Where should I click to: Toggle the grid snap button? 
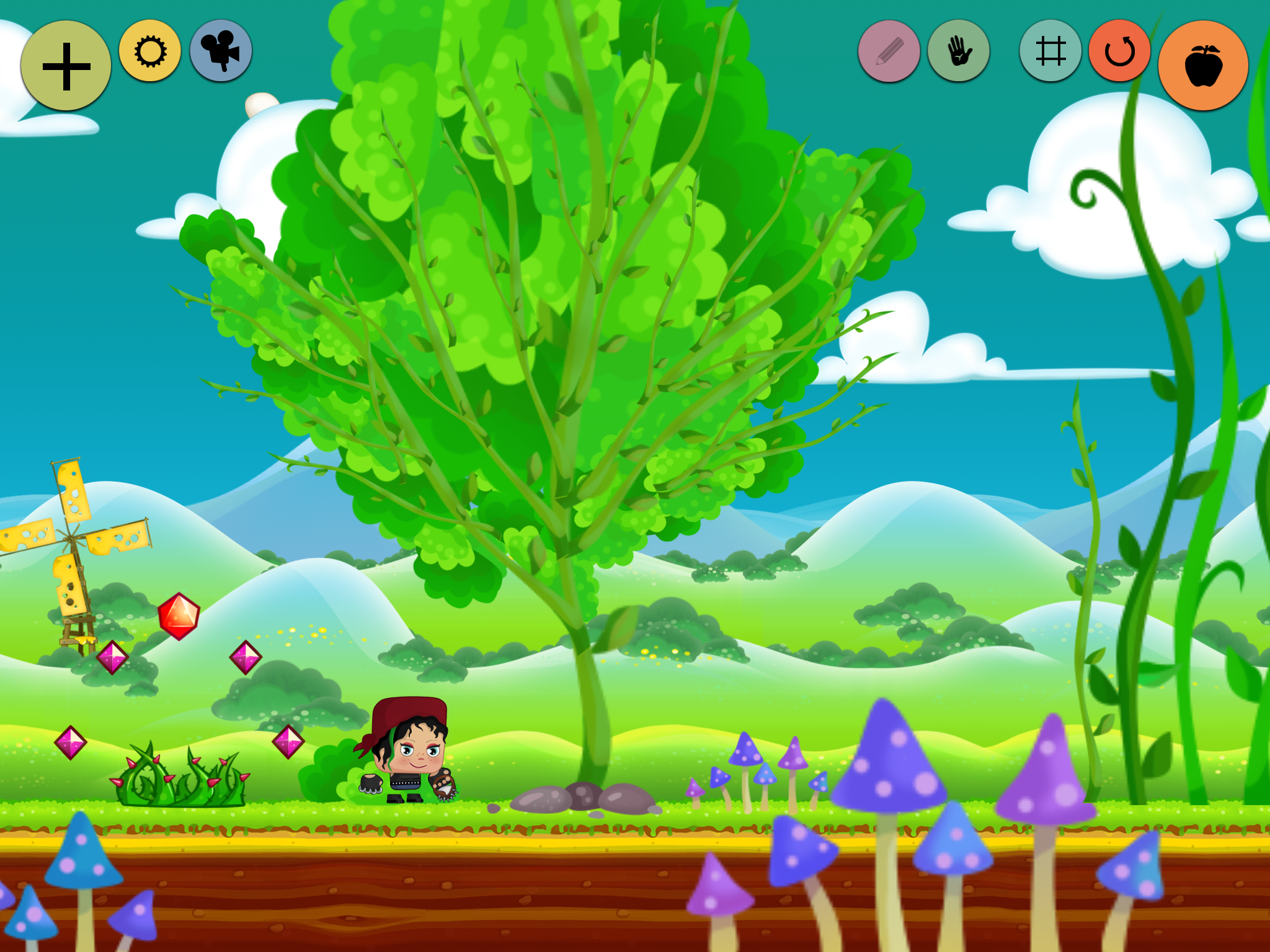pyautogui.click(x=1050, y=51)
